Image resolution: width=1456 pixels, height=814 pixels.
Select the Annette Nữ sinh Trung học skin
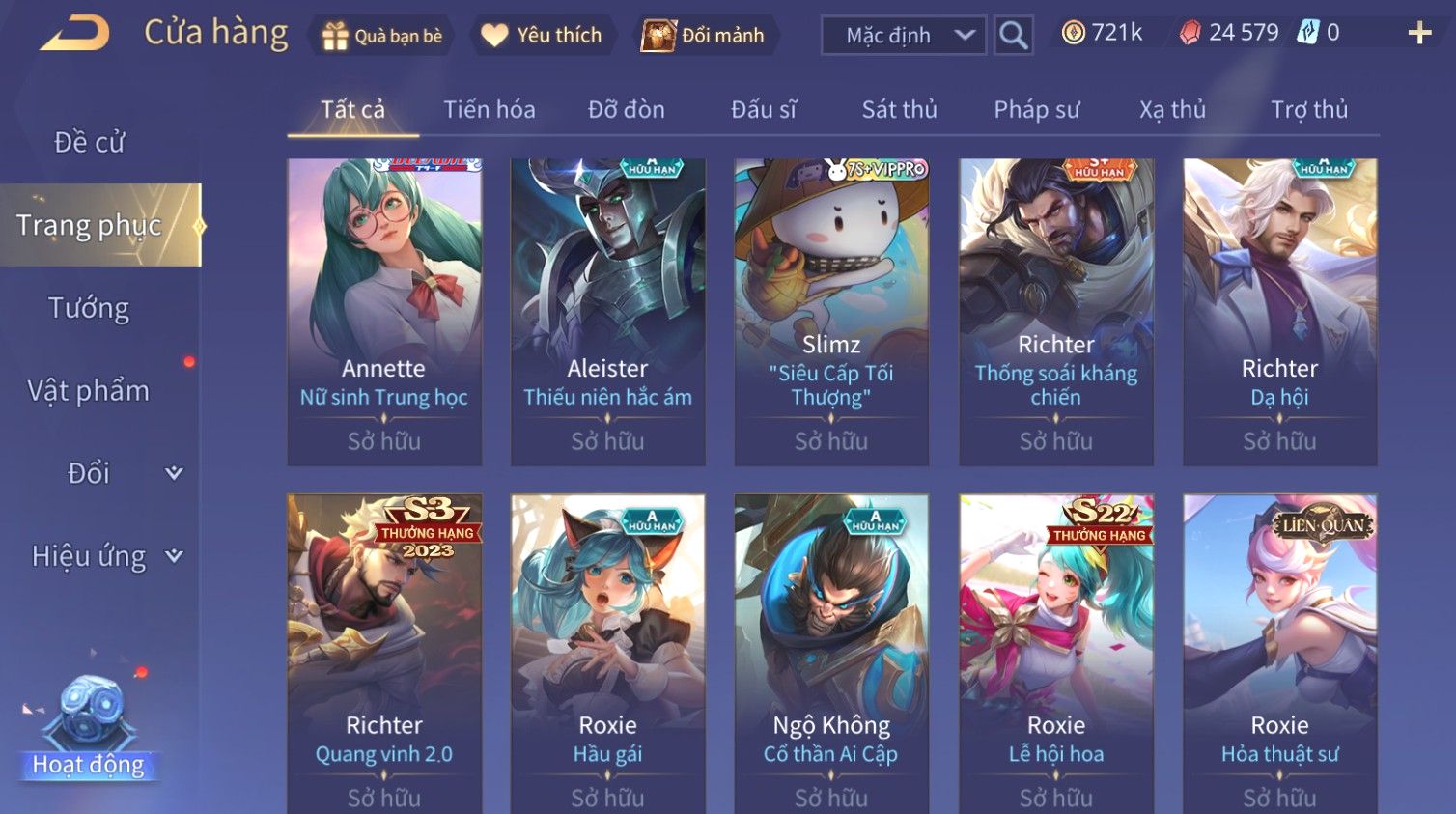[384, 311]
